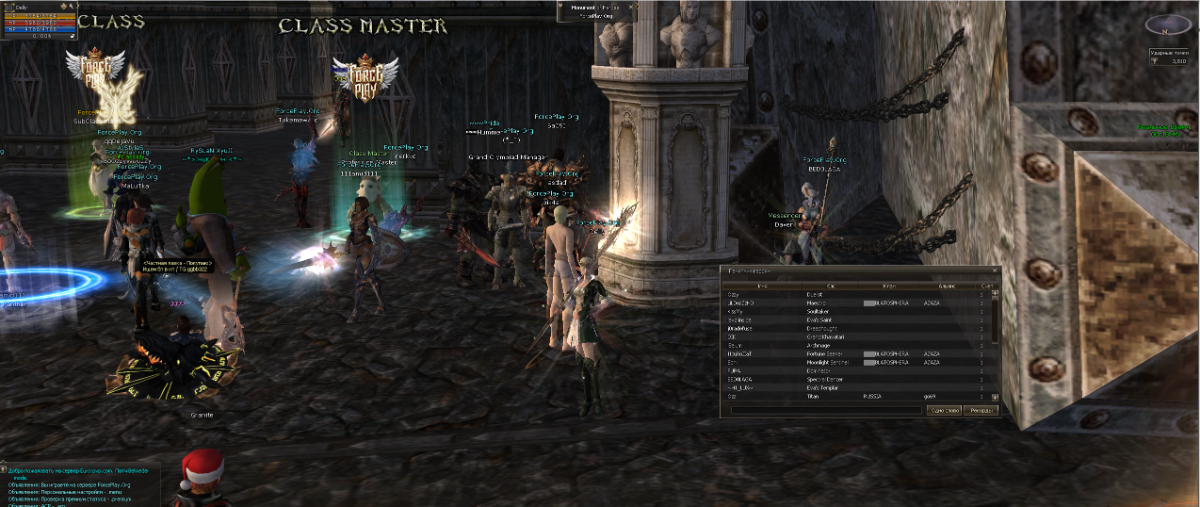The image size is (1200, 507).
Task: Open the character portrait on status panel
Action: 8,6
